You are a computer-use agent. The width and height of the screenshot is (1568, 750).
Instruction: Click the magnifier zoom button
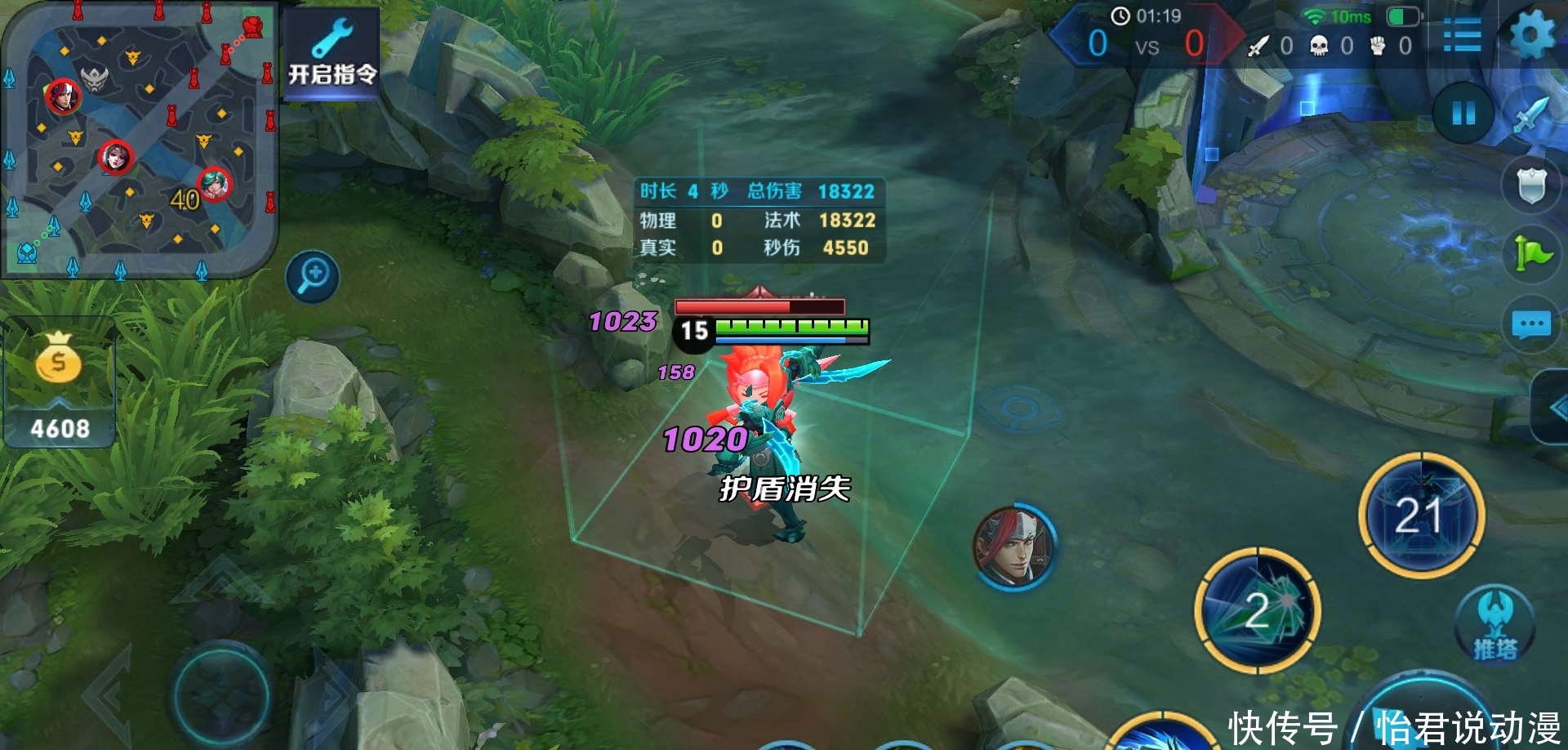tap(313, 277)
